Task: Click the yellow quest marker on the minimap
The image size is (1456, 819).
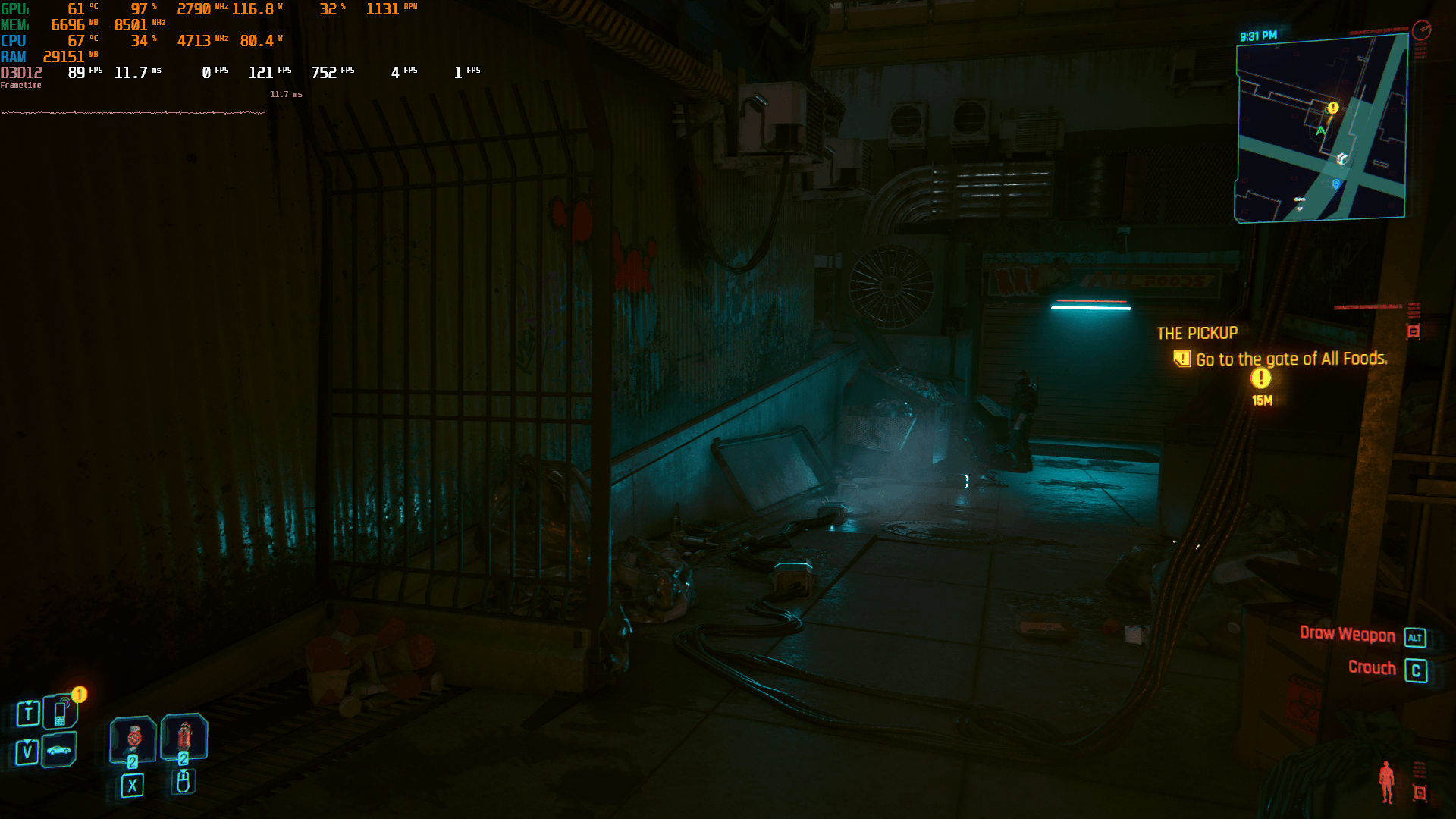Action: [1332, 108]
